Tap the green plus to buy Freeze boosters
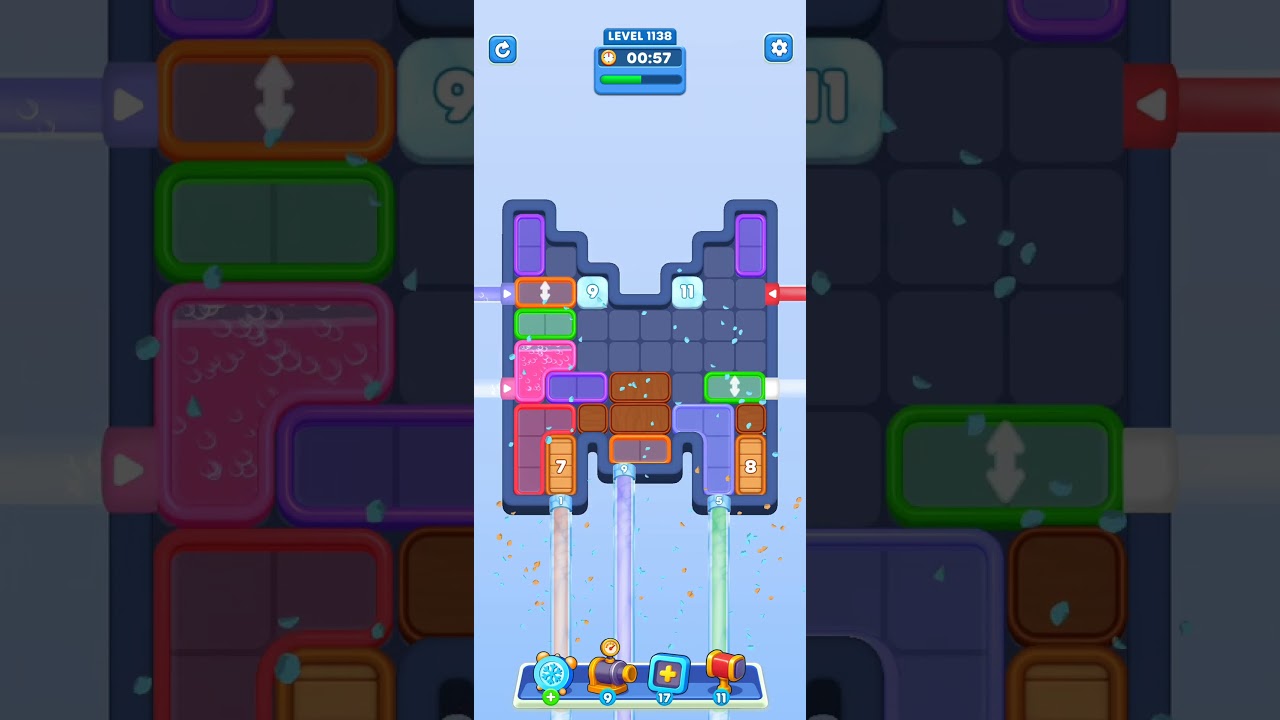The image size is (1280, 720). (550, 699)
